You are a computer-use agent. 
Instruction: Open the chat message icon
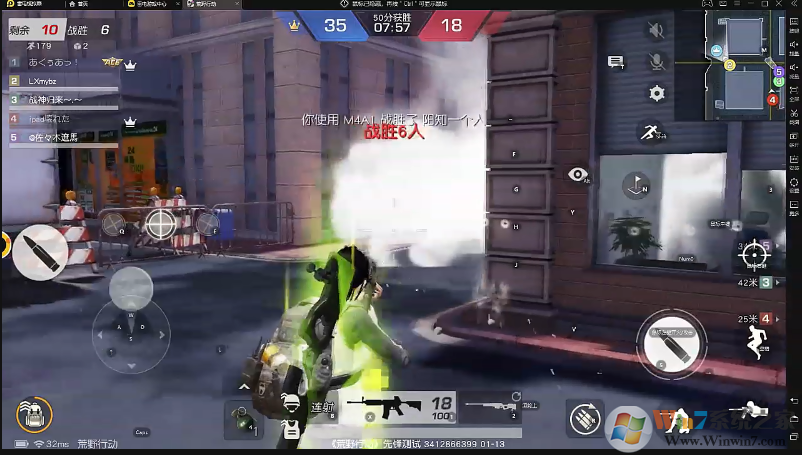point(616,62)
